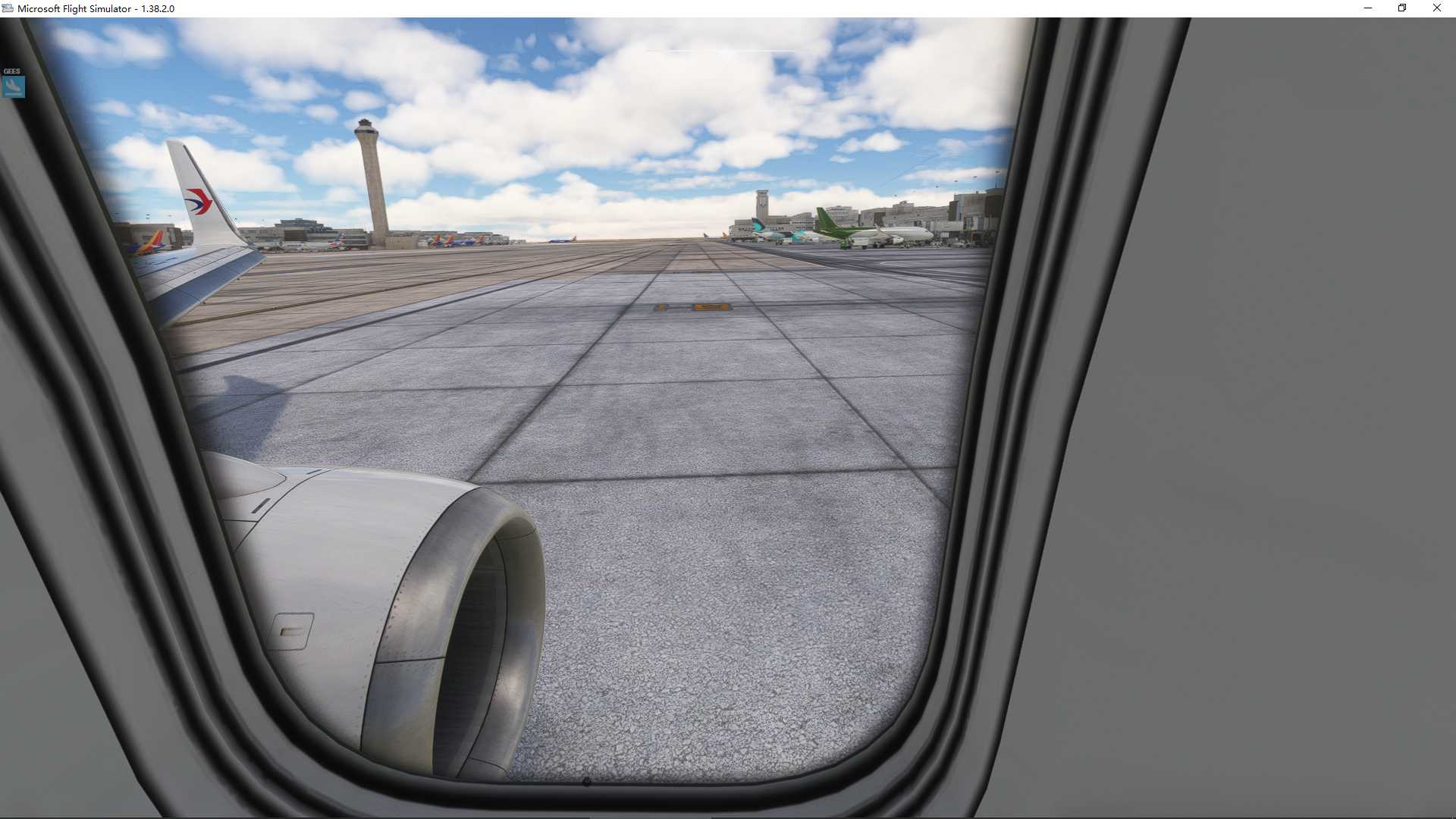
Task: Click the GEES blue aircraft landing icon
Action: [x=12, y=86]
